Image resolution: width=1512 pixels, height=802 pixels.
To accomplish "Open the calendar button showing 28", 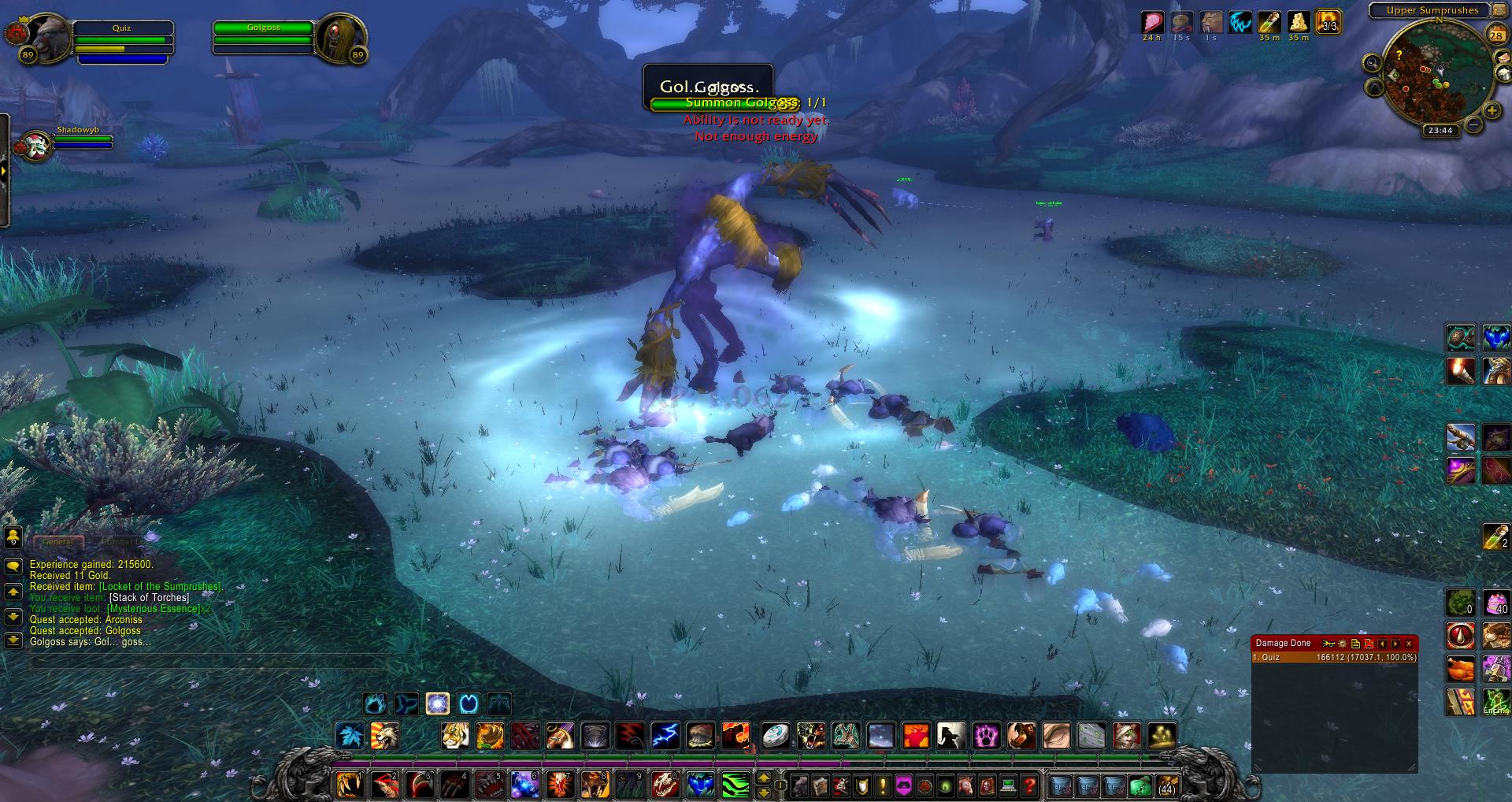I will [x=1496, y=35].
